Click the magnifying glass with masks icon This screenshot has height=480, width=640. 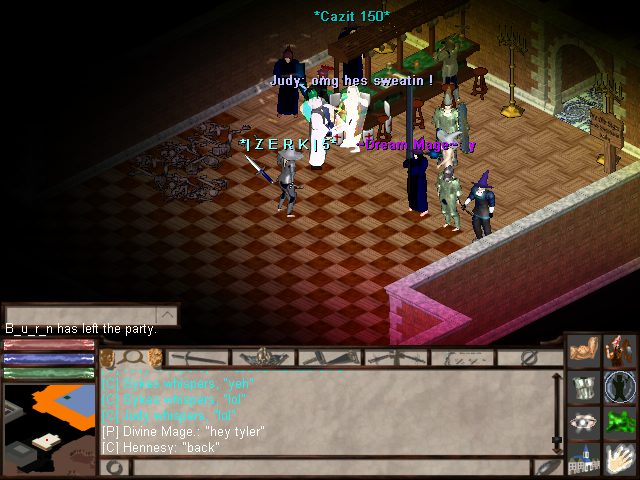click(x=129, y=358)
